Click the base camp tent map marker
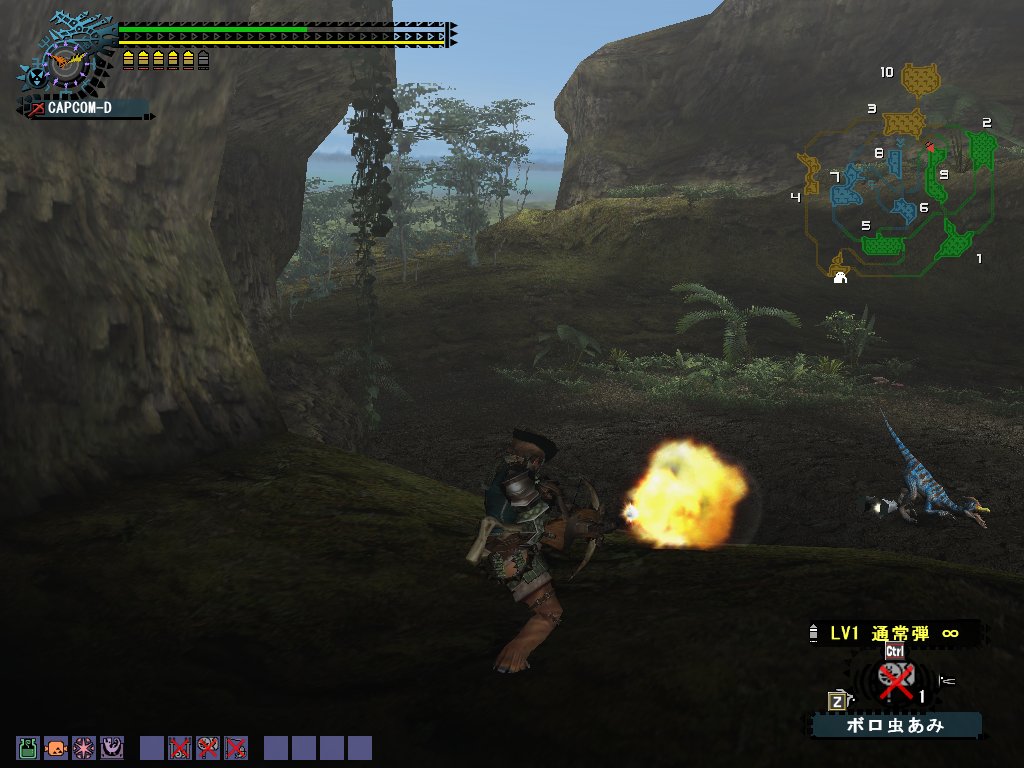Image resolution: width=1024 pixels, height=768 pixels. click(x=840, y=277)
